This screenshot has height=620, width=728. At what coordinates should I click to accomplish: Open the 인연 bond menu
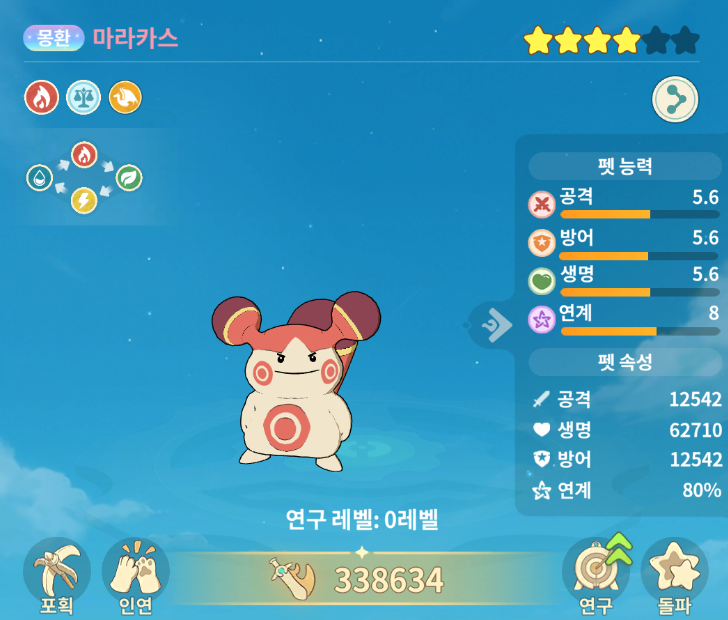click(x=135, y=574)
